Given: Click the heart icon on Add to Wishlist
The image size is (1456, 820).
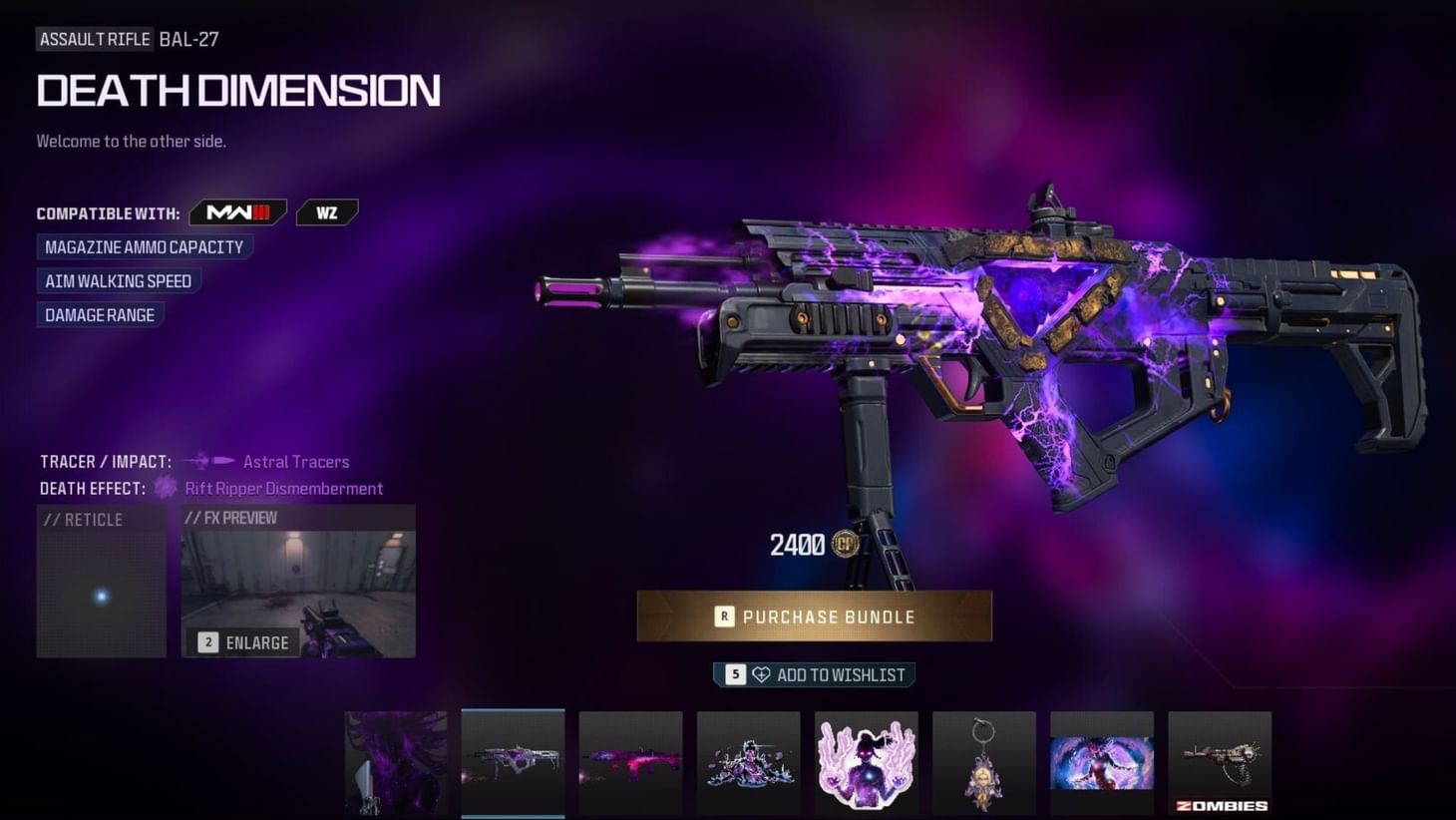Looking at the screenshot, I should 762,674.
